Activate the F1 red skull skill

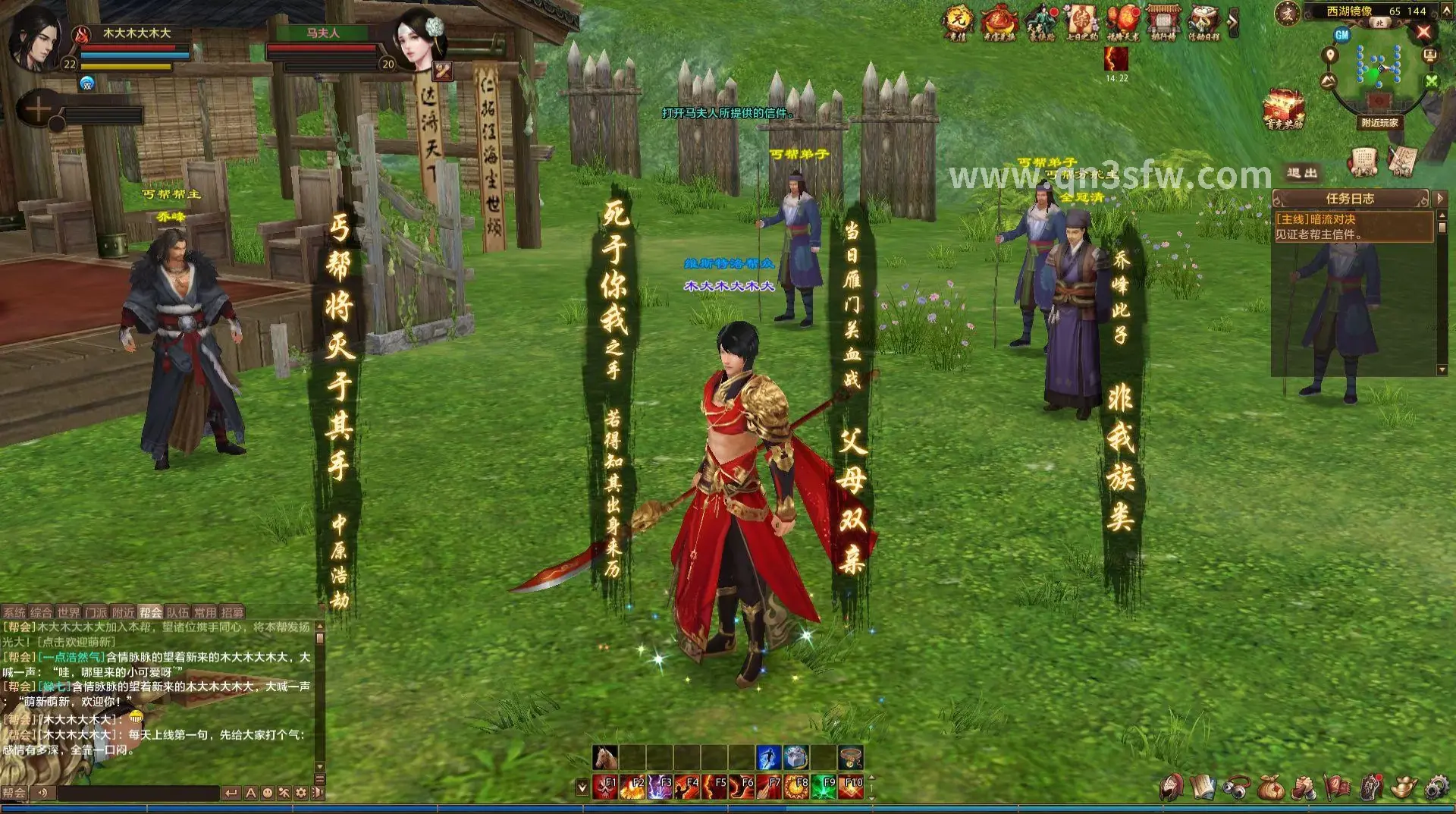click(x=605, y=787)
